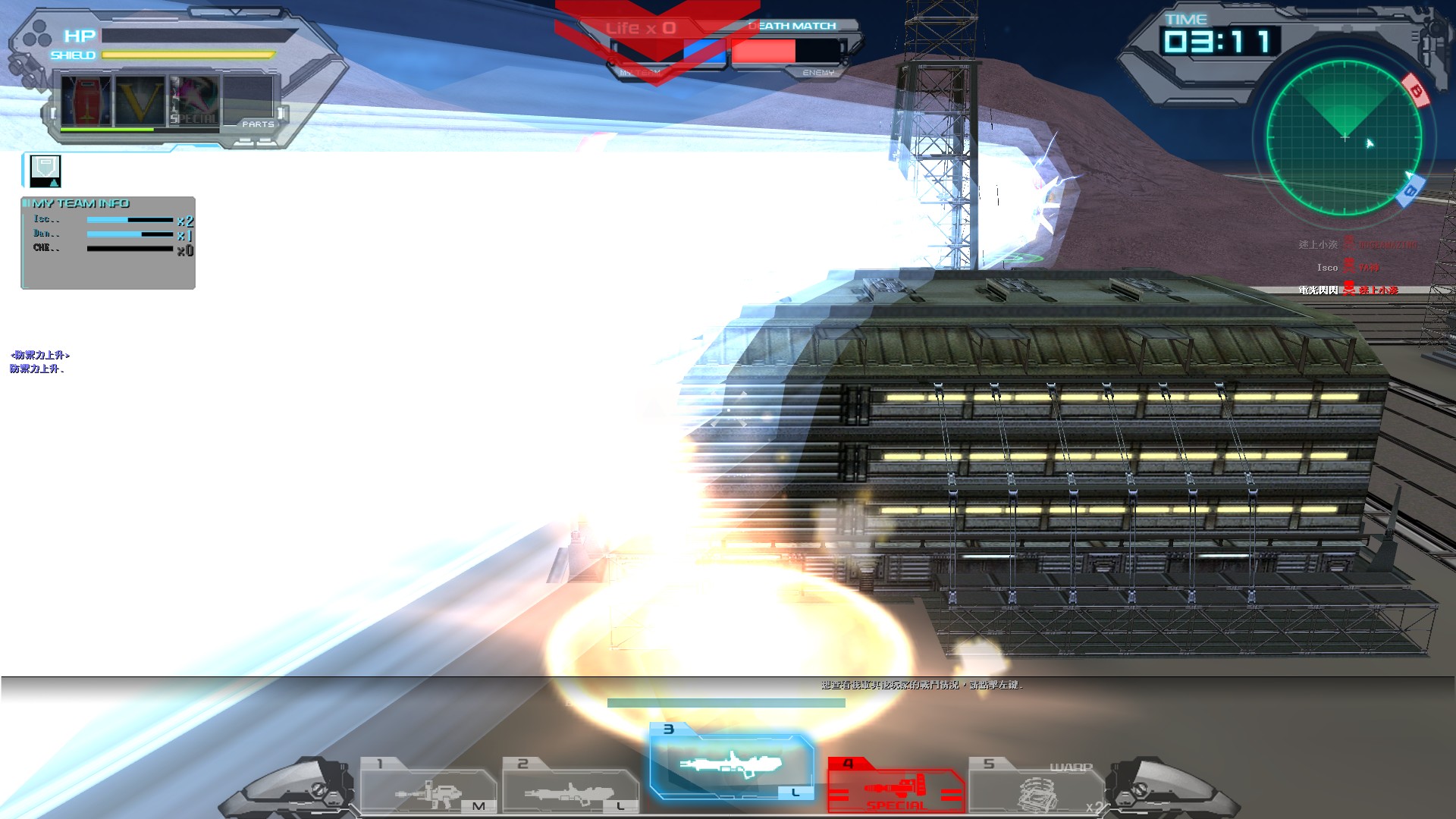This screenshot has height=819, width=1456.
Task: Collapse the kill feed entry for 電光閃閃
Action: point(1320,290)
